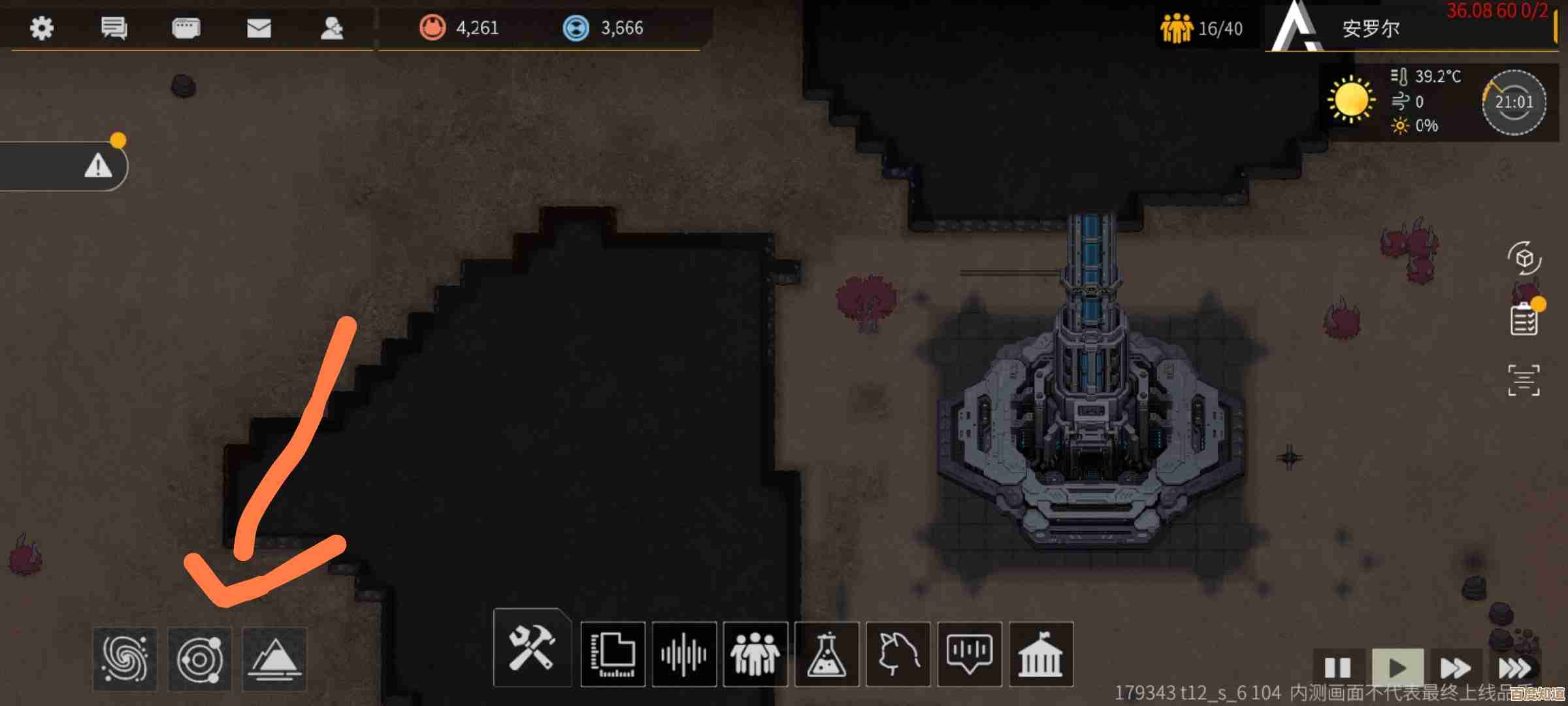The width and height of the screenshot is (1568, 706).
Task: Click the rotating cube icon
Action: pyautogui.click(x=1524, y=259)
